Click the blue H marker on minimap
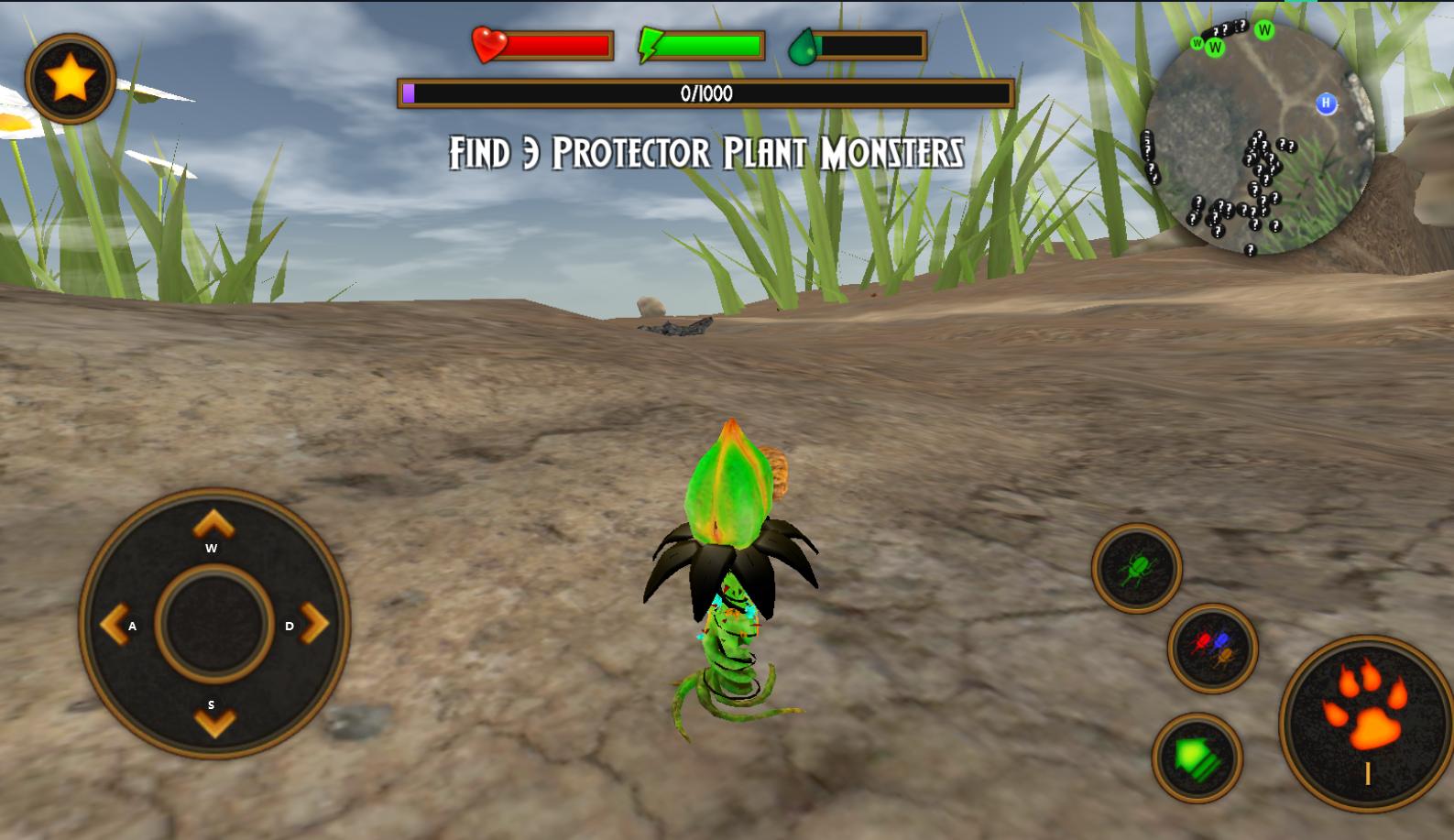The image size is (1454, 840). (1326, 104)
